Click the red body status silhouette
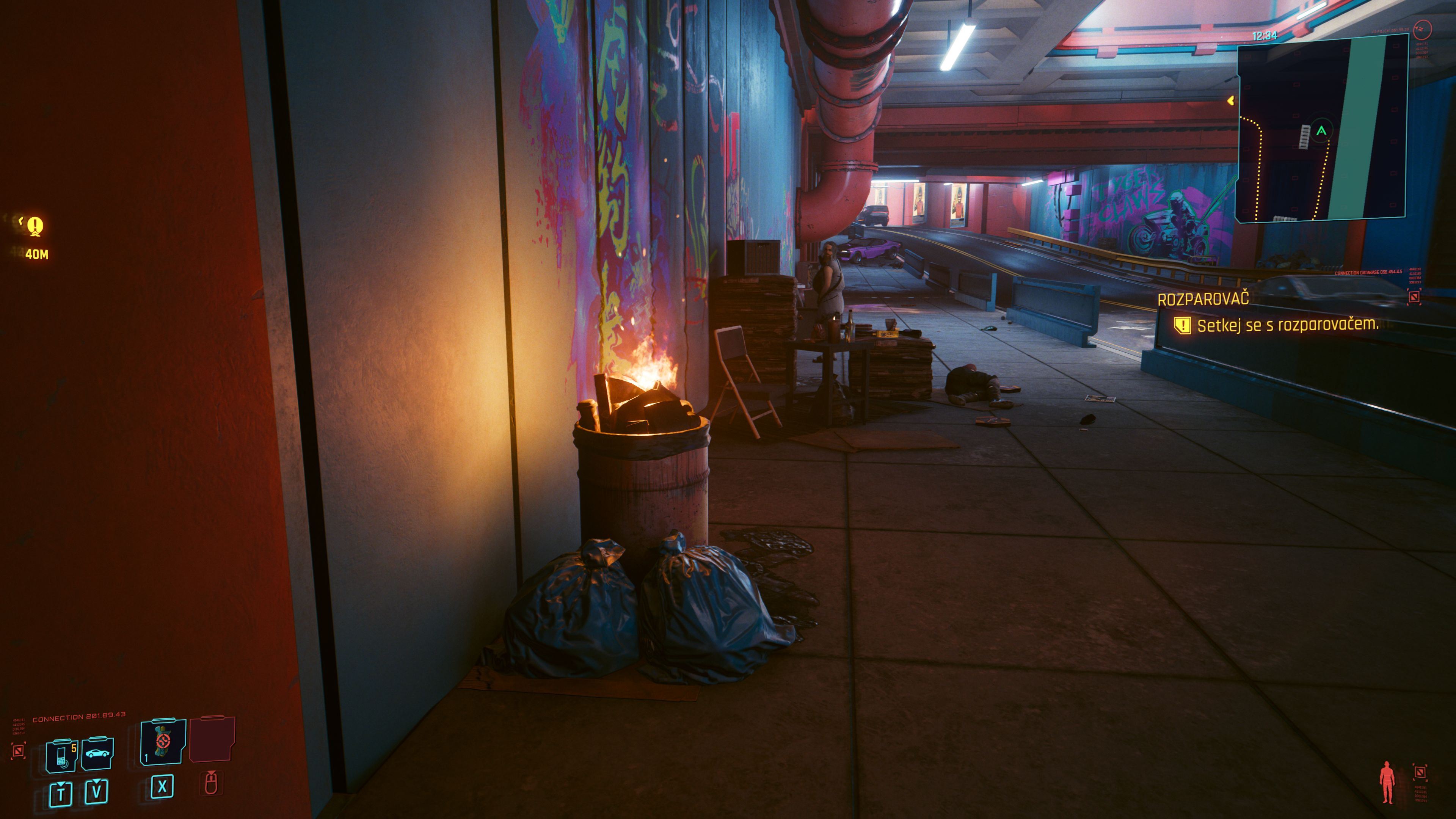Image resolution: width=1456 pixels, height=819 pixels. (1387, 782)
